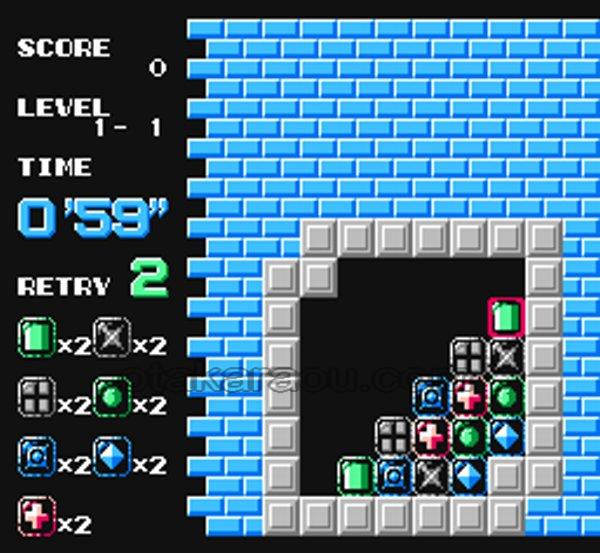Select the pink cross block under the gray four-square
This screenshot has width=600, height=553.
tap(468, 396)
